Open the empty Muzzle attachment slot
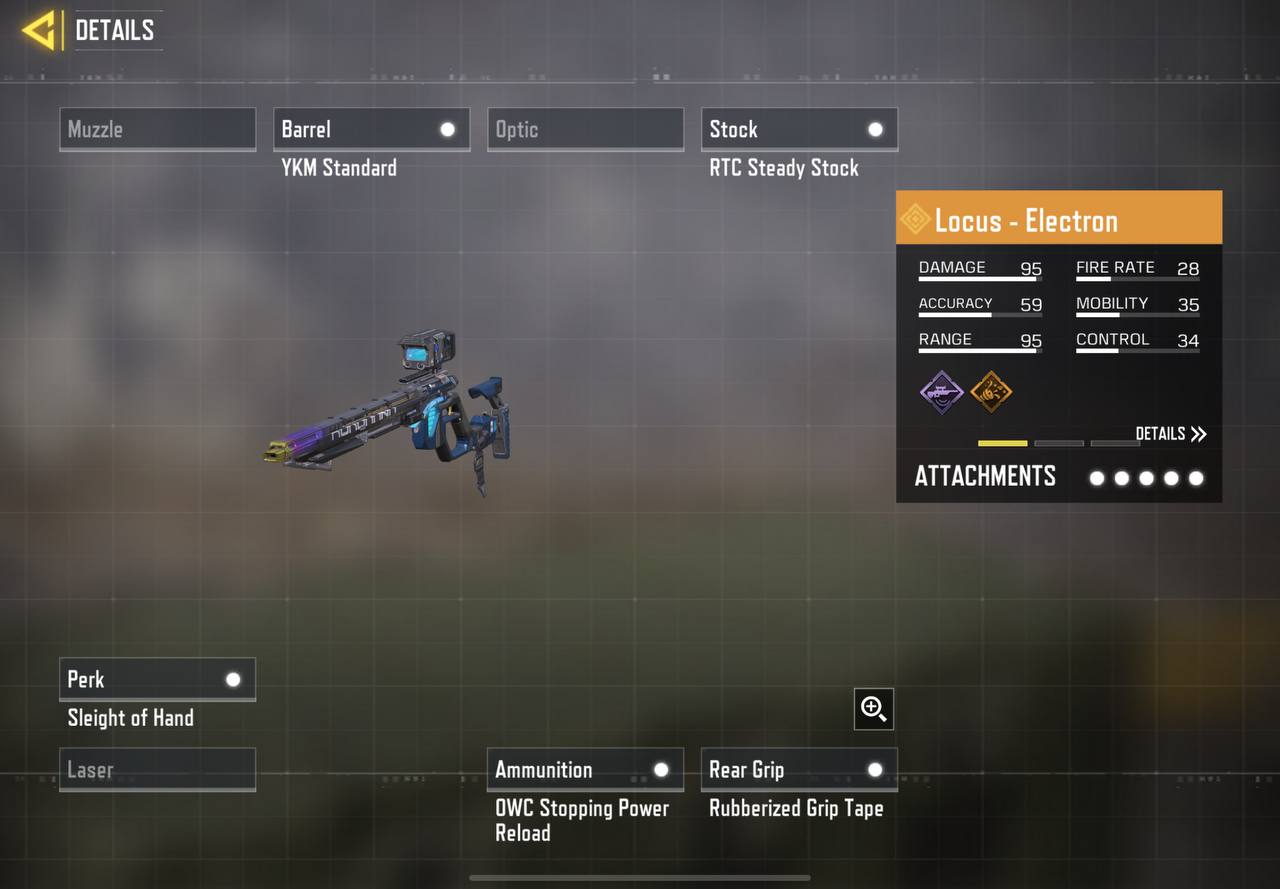Screen dimensions: 1280x889 point(157,129)
